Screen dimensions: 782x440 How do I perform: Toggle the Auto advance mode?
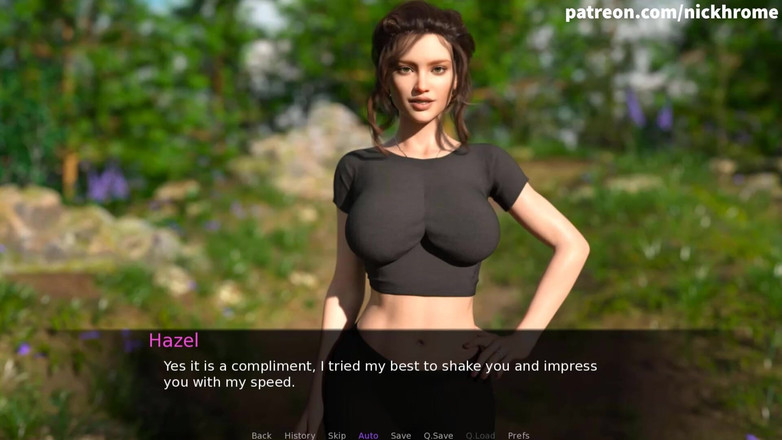(x=368, y=435)
